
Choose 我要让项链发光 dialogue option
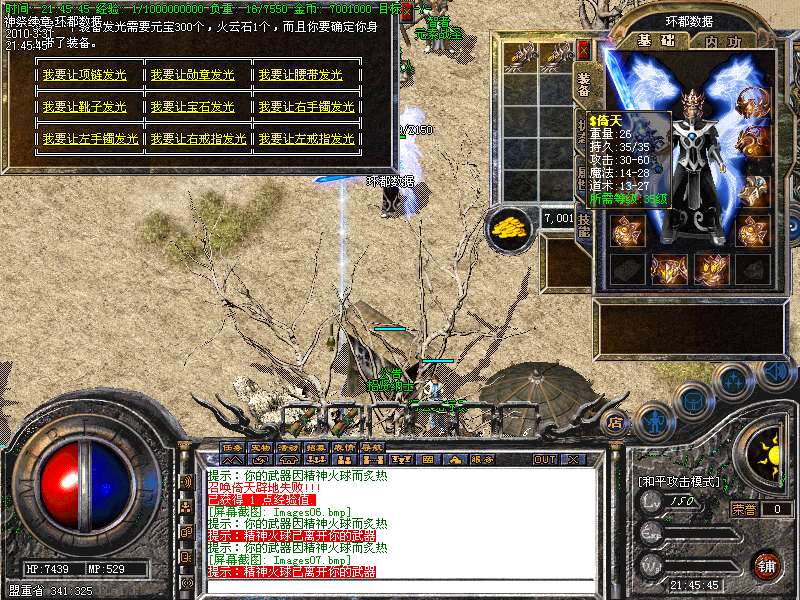[84, 75]
